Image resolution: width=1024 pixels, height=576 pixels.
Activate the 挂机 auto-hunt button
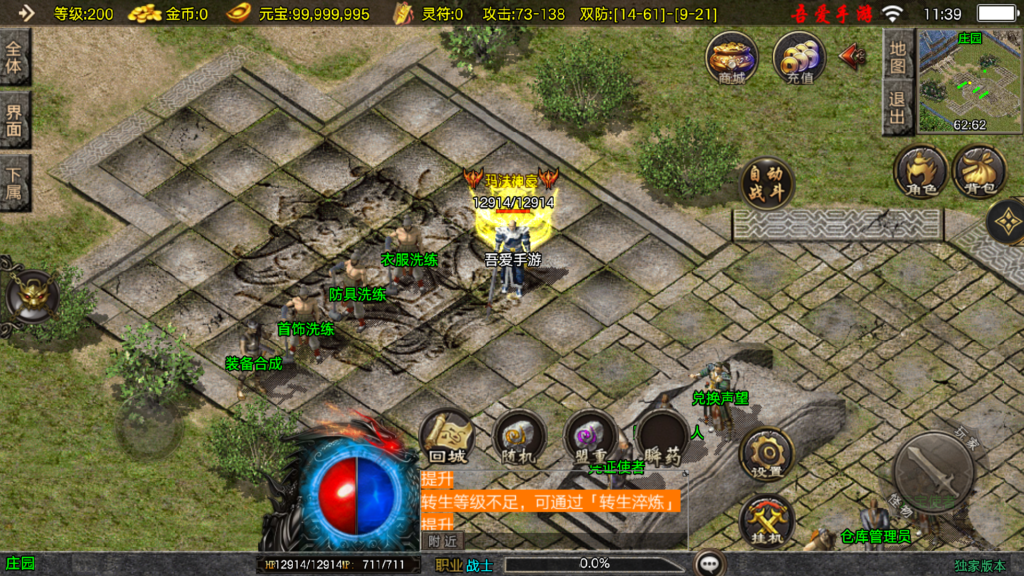pyautogui.click(x=767, y=521)
